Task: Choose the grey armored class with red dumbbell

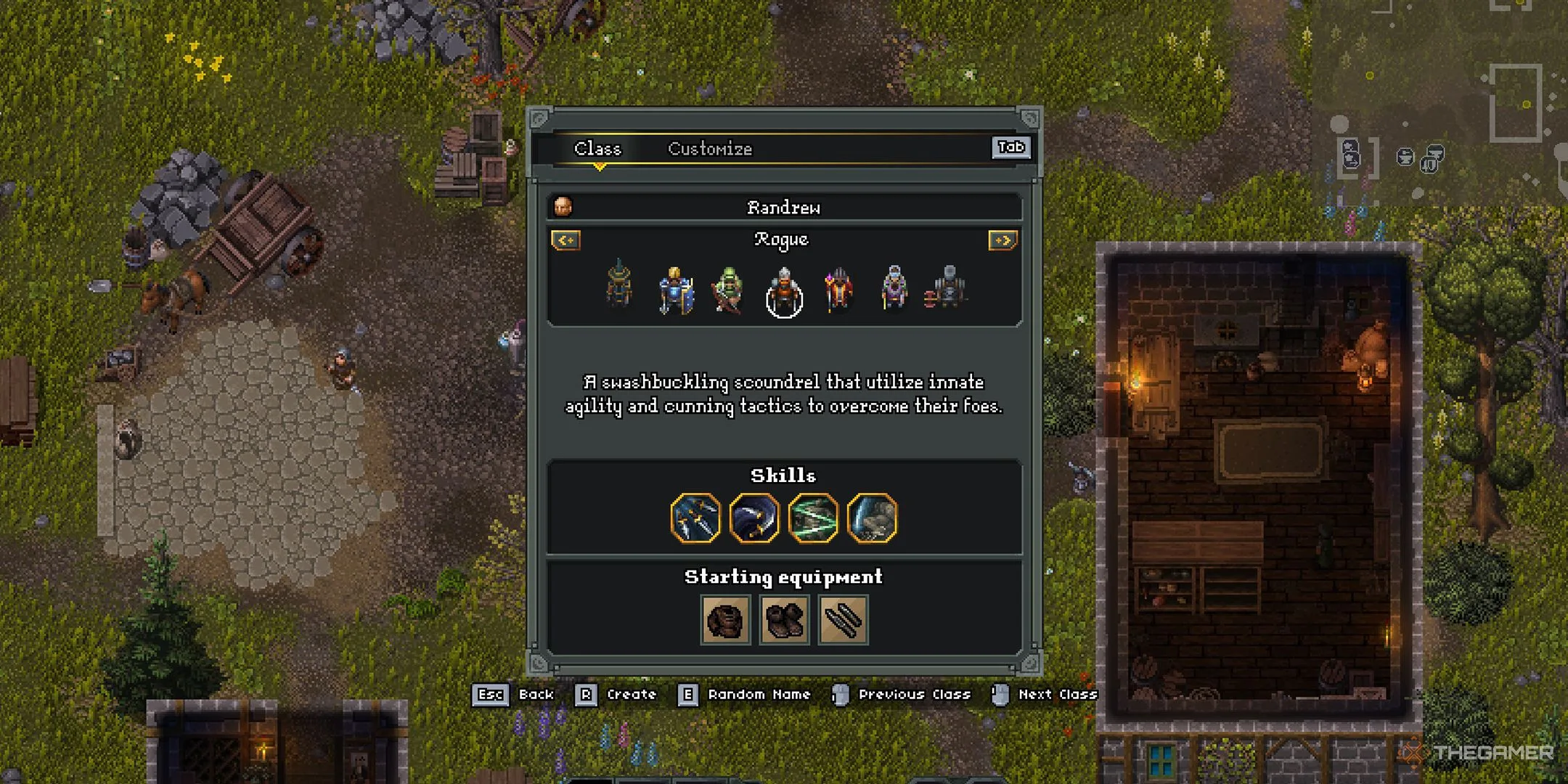Action: pyautogui.click(x=946, y=288)
